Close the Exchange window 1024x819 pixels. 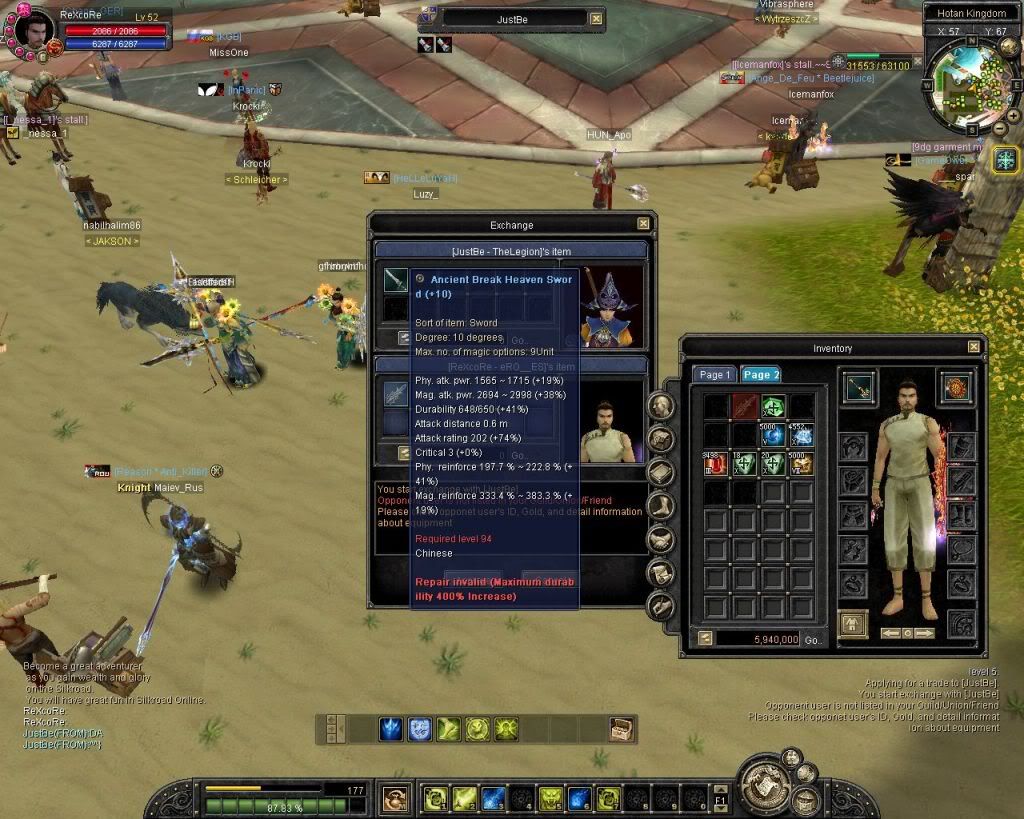point(643,224)
